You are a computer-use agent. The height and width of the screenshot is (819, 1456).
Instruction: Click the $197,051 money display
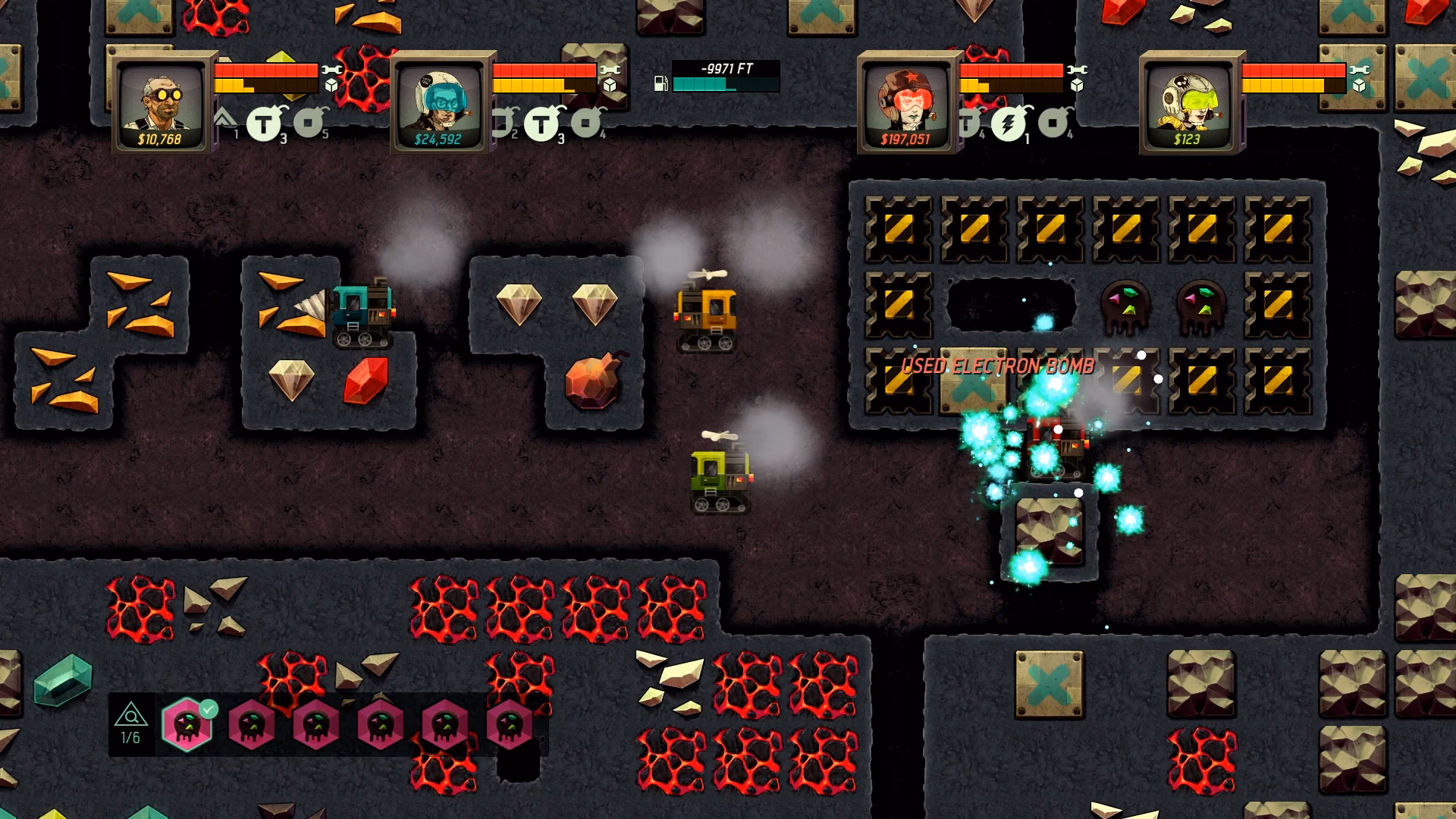click(907, 139)
